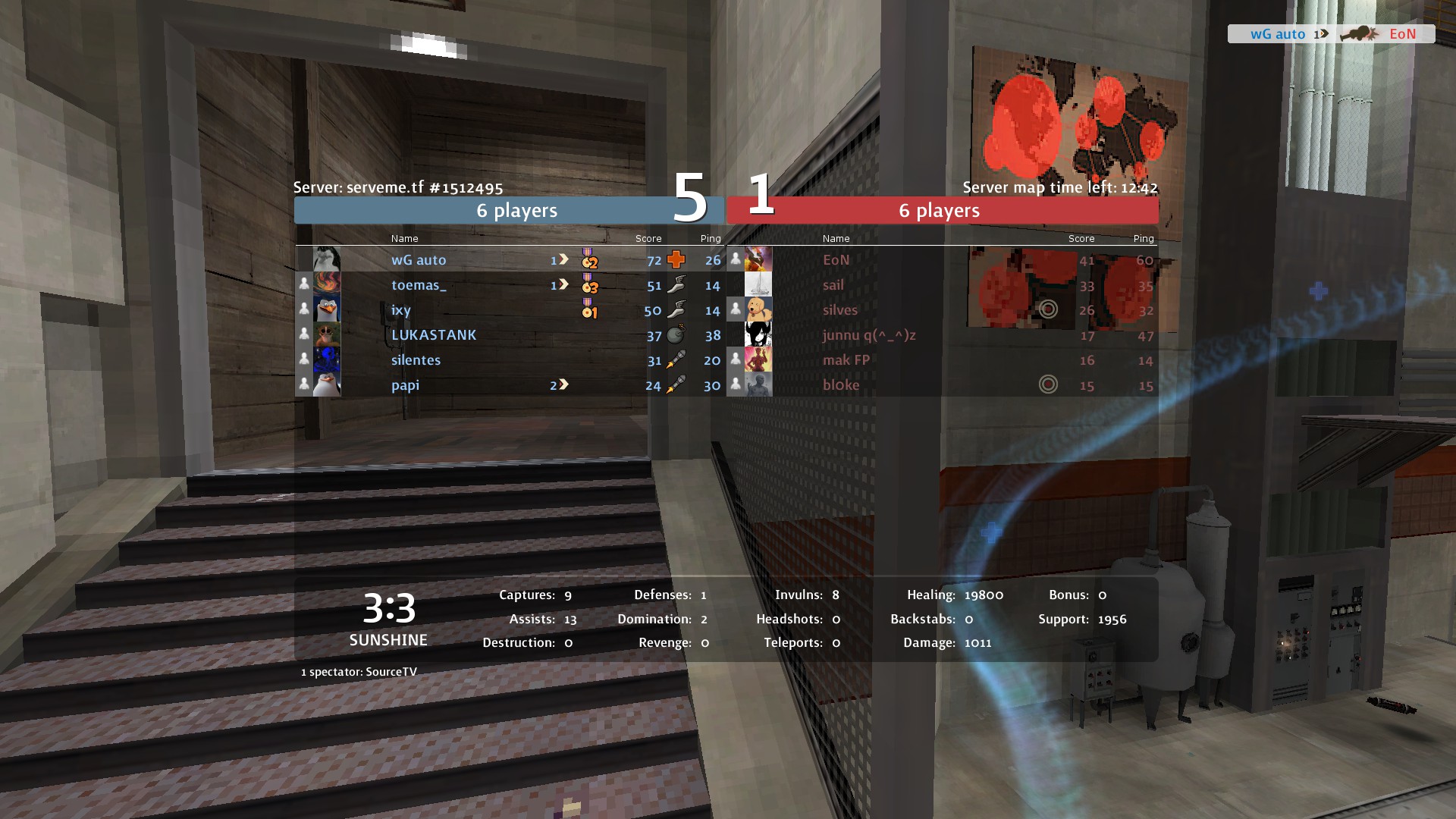Select silentes in the blue team list

click(x=416, y=360)
